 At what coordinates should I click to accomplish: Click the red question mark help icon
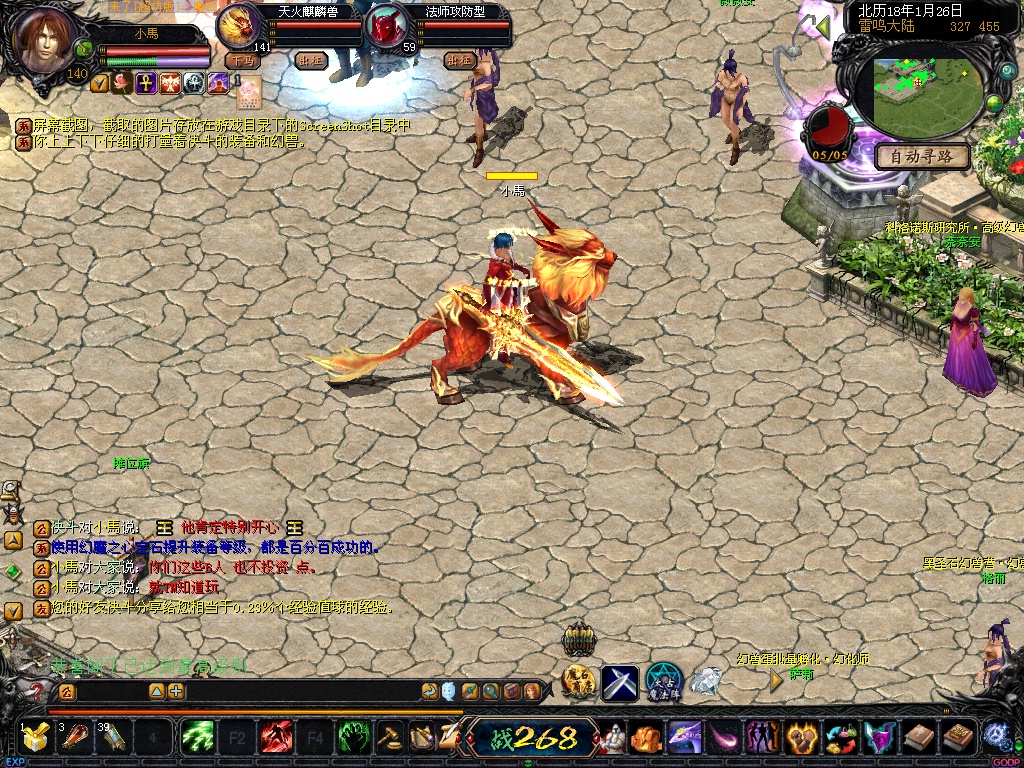coord(38,691)
